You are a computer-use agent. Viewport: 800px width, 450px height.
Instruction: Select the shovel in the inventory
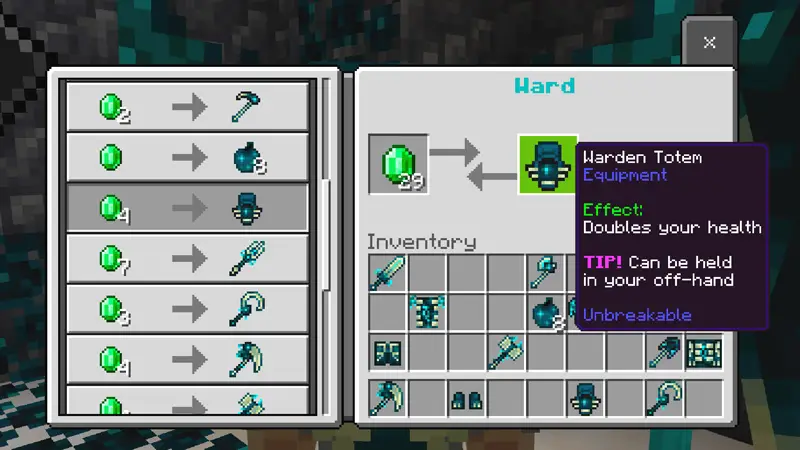coord(665,352)
